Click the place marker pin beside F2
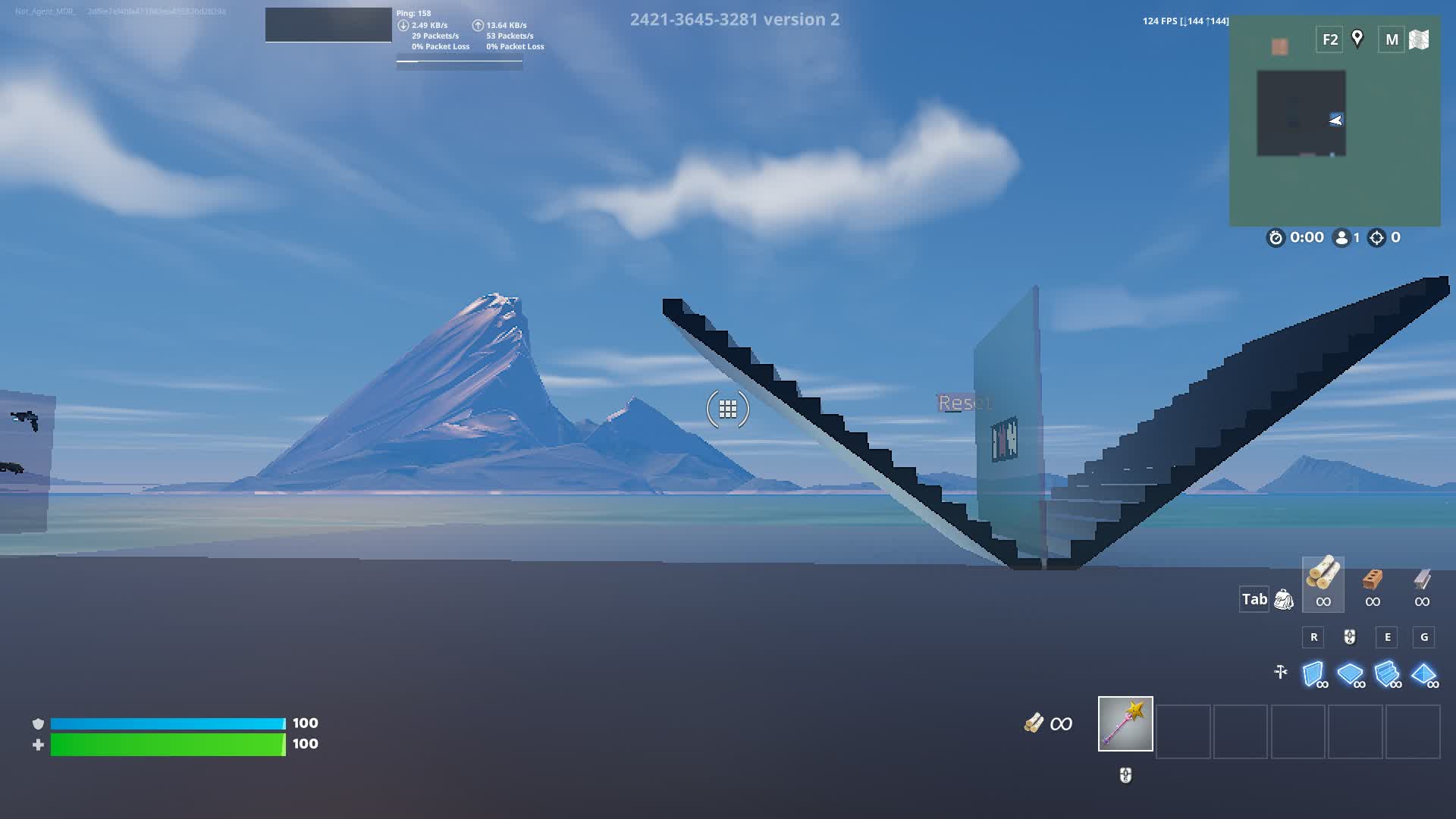The width and height of the screenshot is (1456, 819). pyautogui.click(x=1357, y=38)
